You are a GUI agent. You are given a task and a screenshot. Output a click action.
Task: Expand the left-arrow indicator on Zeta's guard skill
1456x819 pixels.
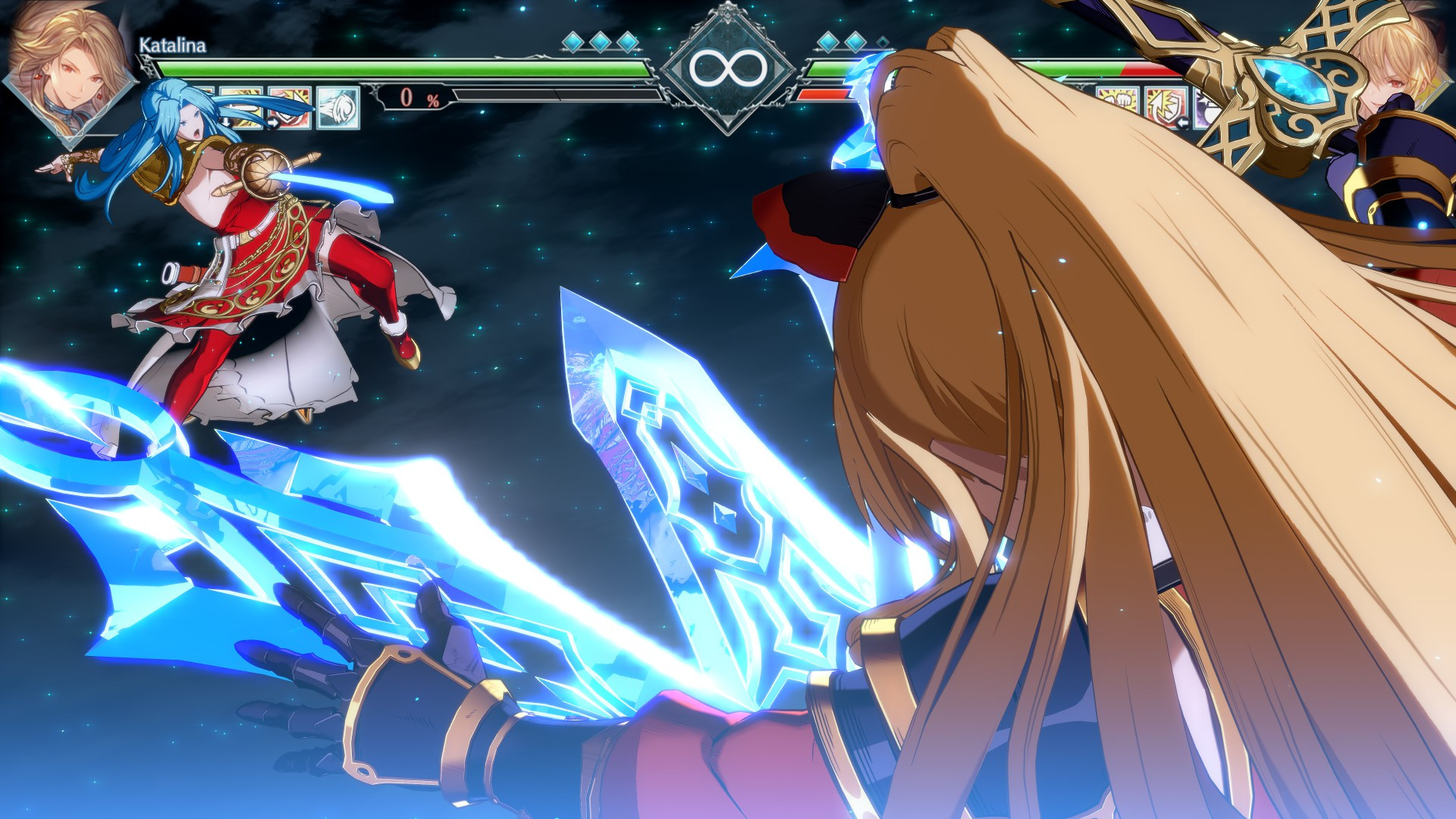1182,123
